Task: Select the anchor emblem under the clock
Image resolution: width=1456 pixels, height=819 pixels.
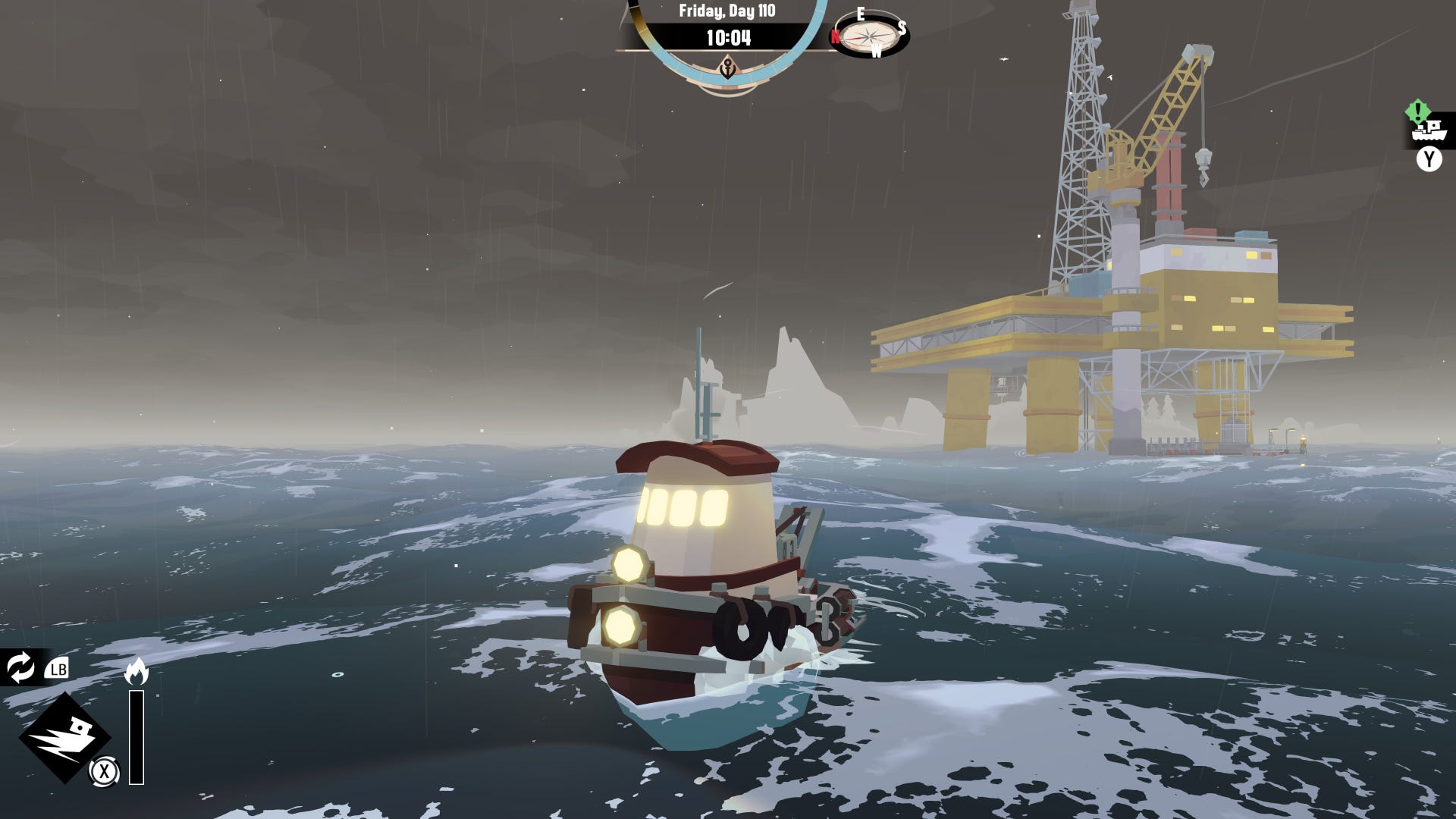Action: 728,68
